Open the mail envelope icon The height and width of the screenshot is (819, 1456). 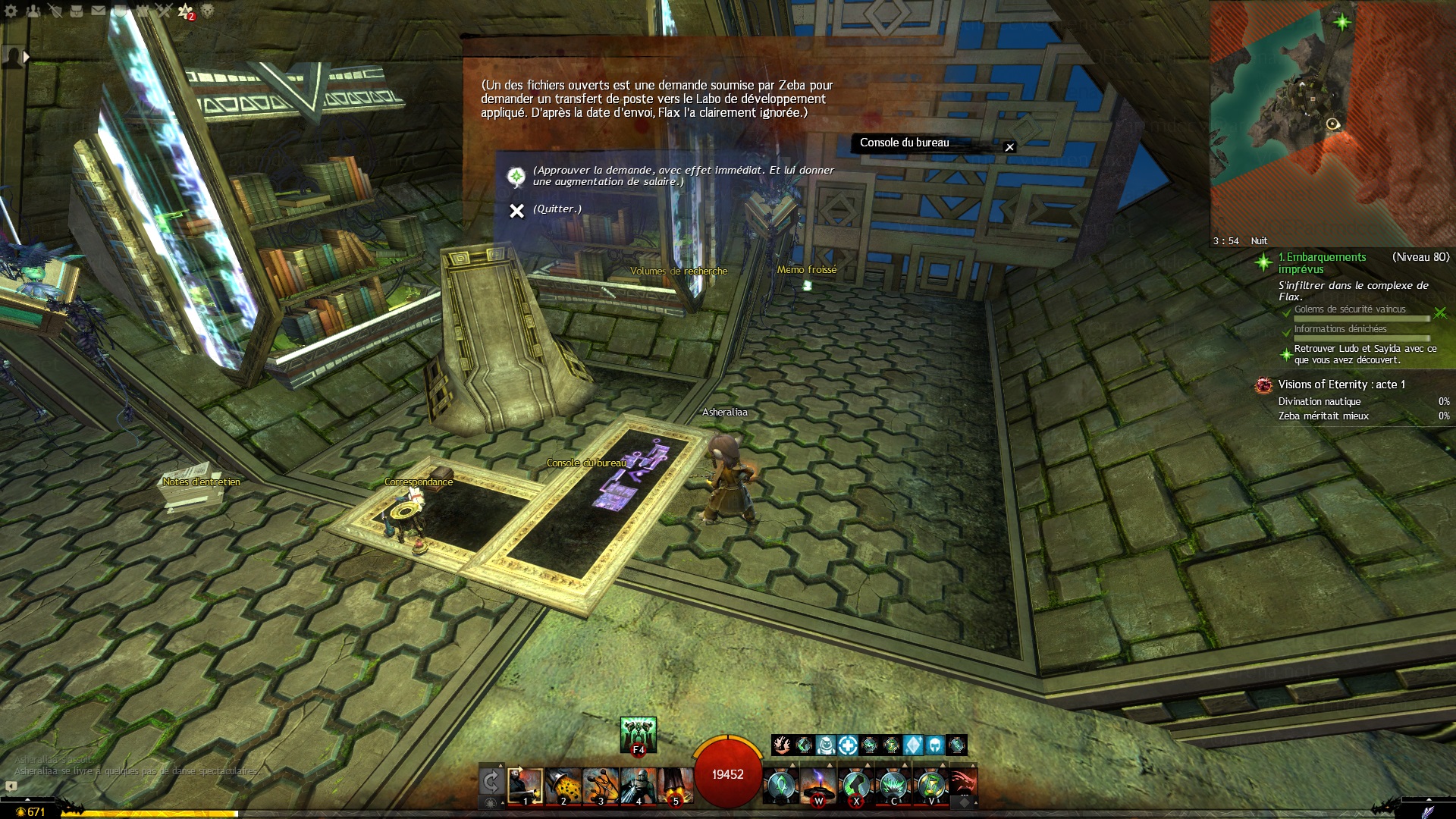(99, 11)
